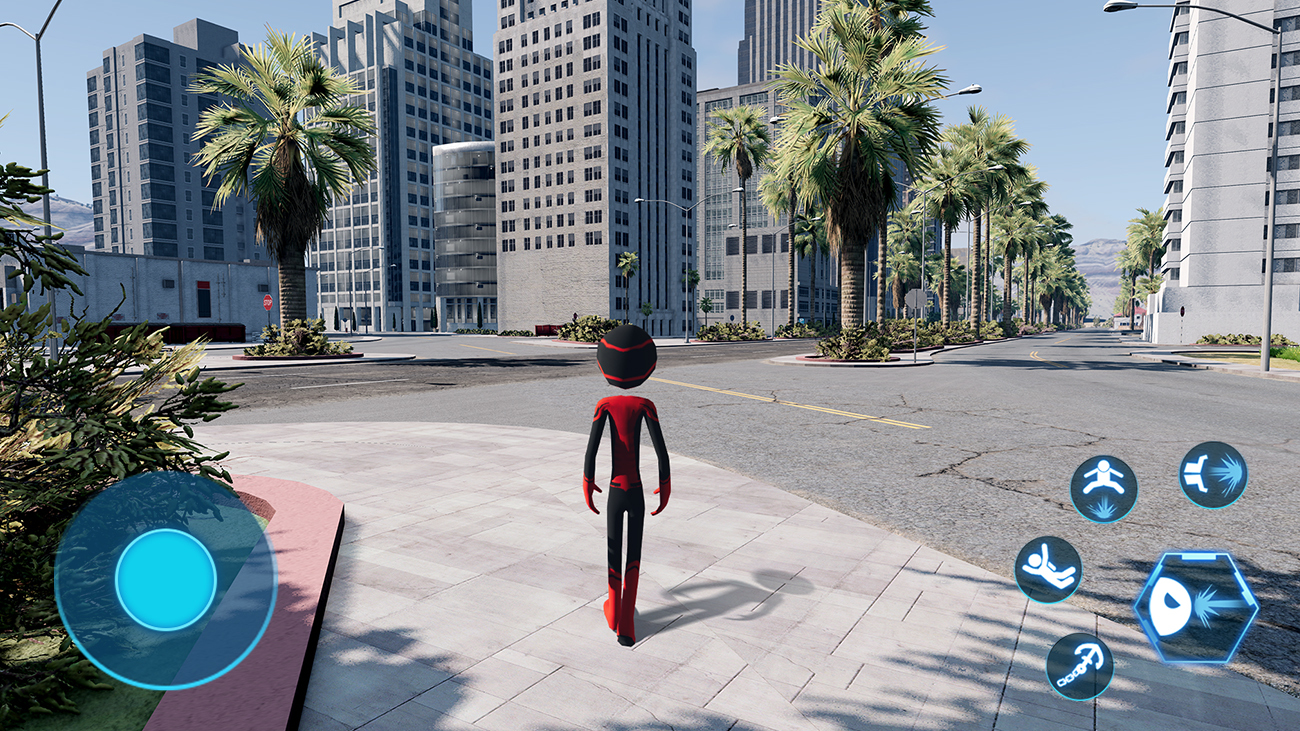This screenshot has width=1300, height=731.
Task: Select the ragdoll fall ability icon
Action: 1050,570
